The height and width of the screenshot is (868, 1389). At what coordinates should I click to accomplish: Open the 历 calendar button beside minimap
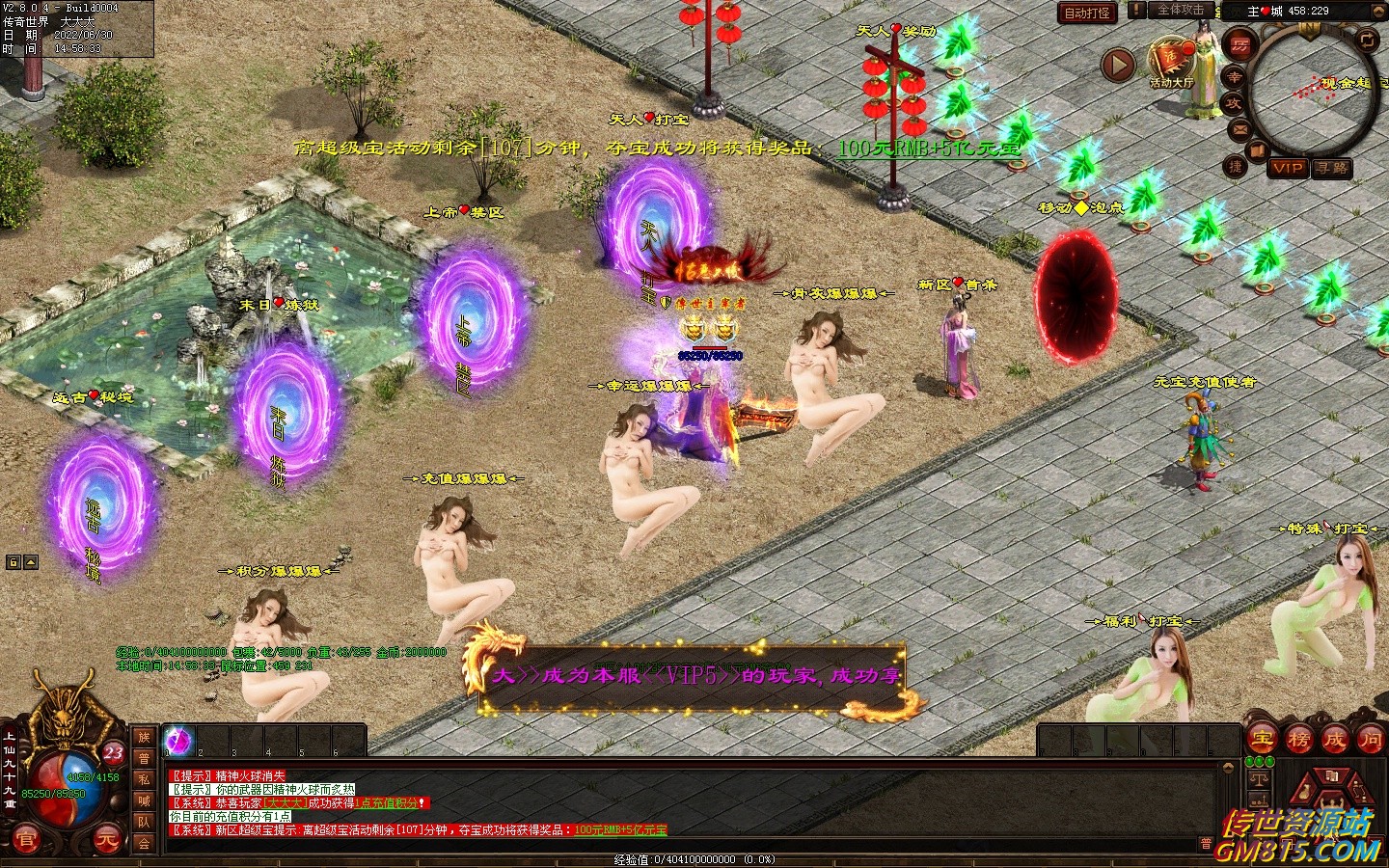click(x=1239, y=44)
